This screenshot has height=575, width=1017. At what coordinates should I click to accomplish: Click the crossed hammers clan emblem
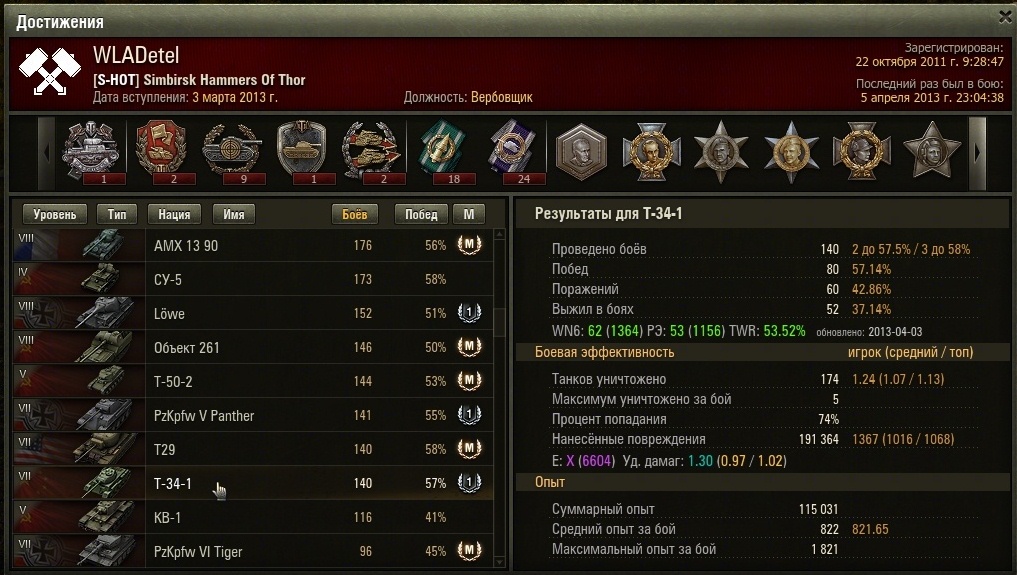[48, 71]
